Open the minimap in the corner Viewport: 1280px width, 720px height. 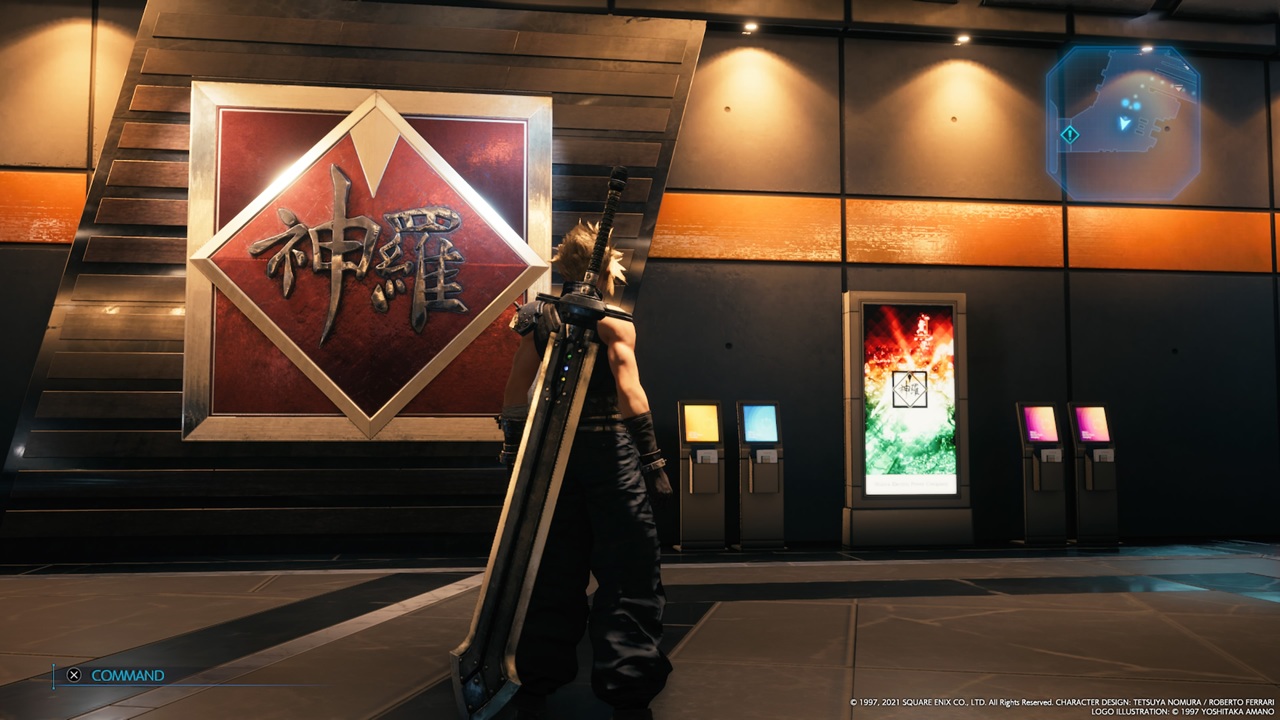pyautogui.click(x=1124, y=122)
